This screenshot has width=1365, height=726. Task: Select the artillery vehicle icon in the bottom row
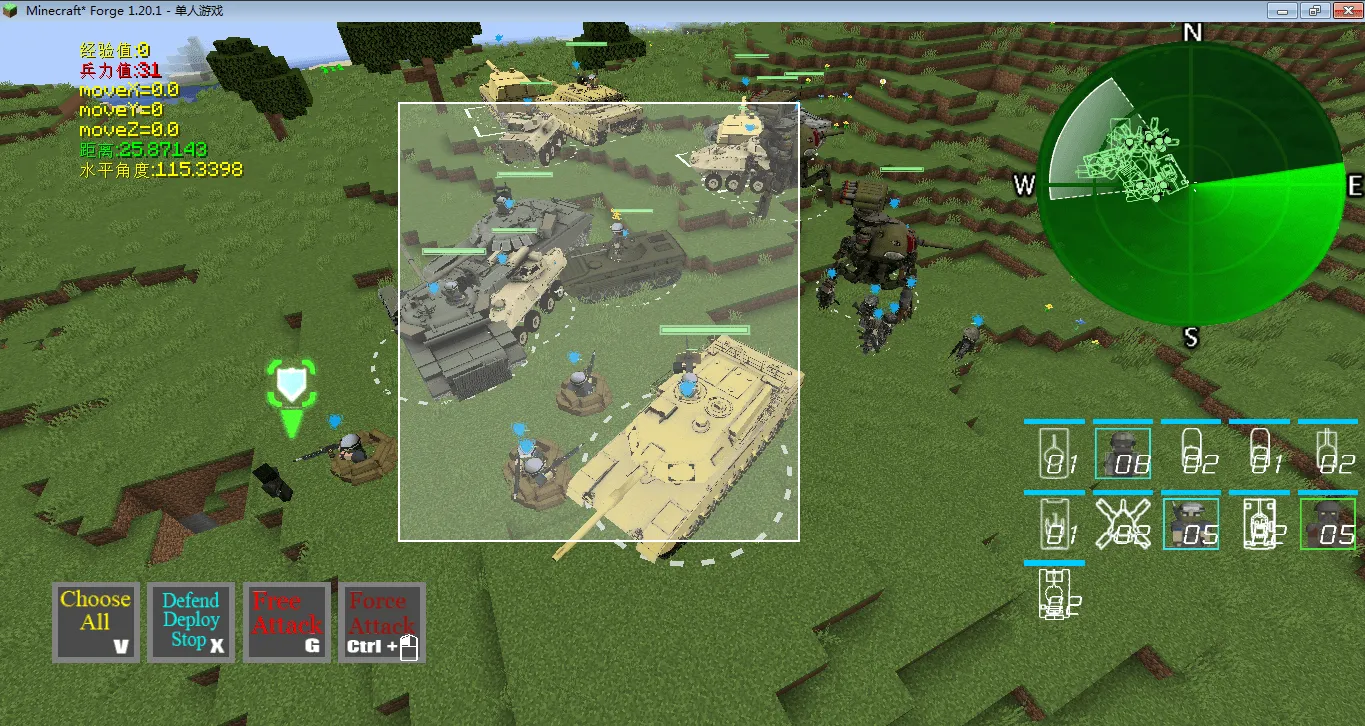[1055, 595]
